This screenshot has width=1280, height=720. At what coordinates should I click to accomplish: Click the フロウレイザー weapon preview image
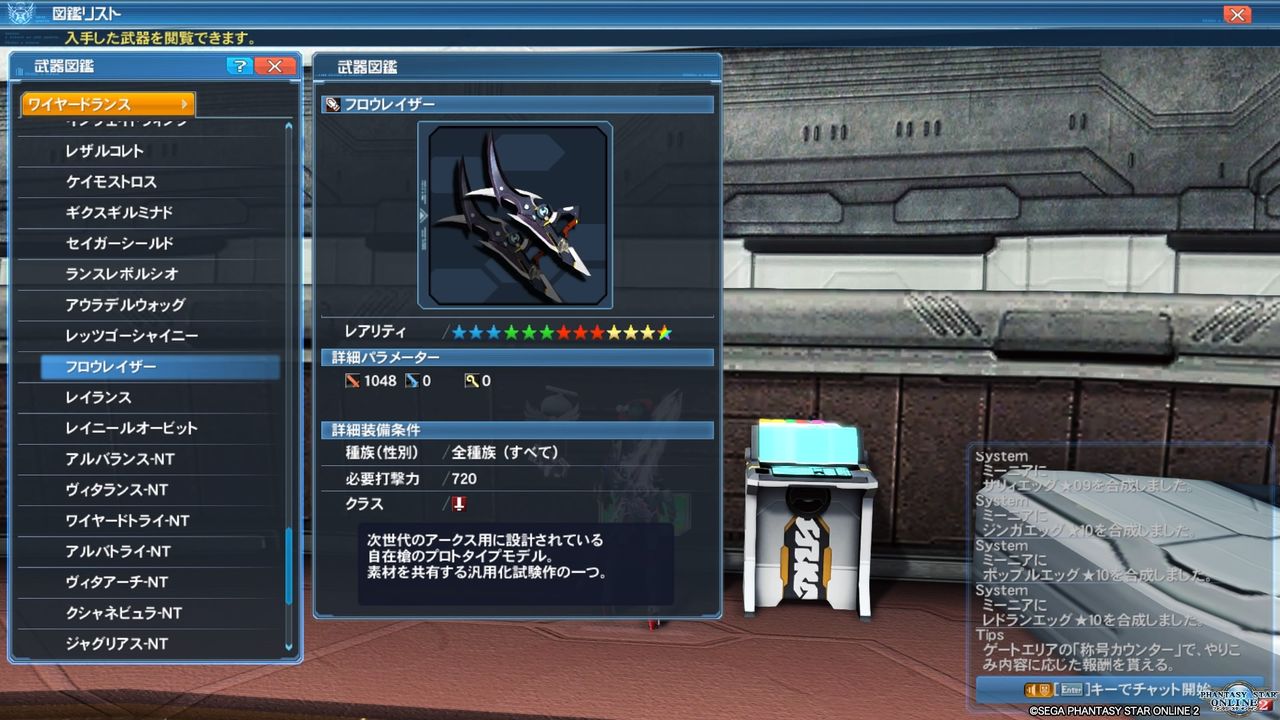point(516,213)
